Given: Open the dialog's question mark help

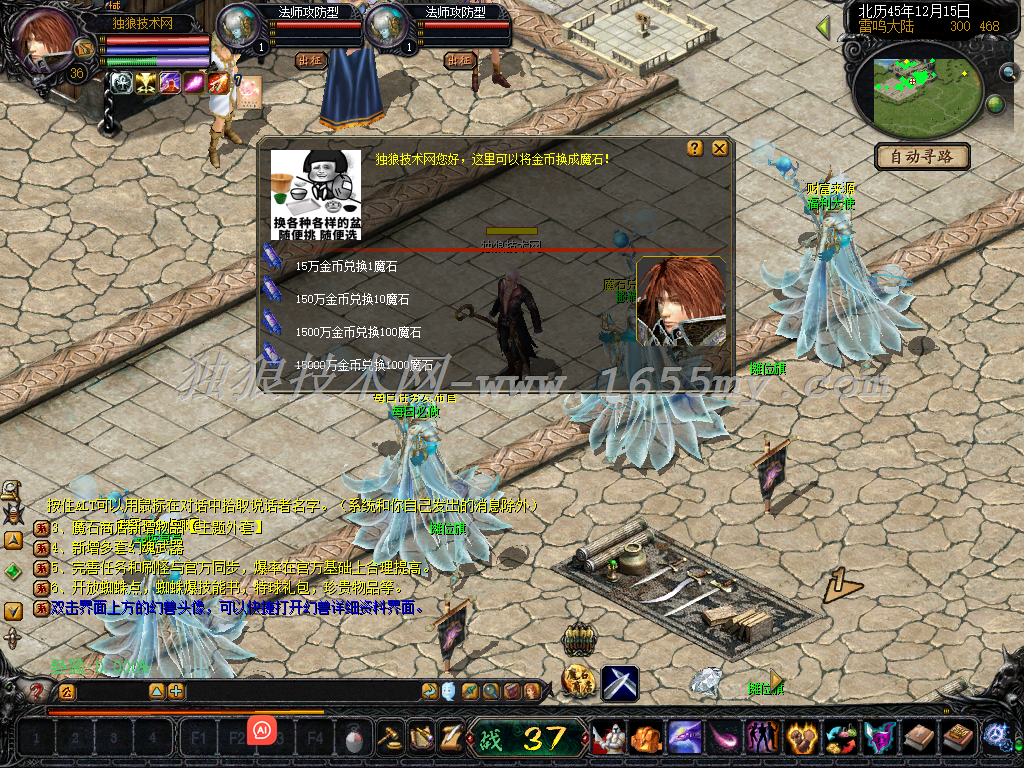Looking at the screenshot, I should pyautogui.click(x=695, y=148).
